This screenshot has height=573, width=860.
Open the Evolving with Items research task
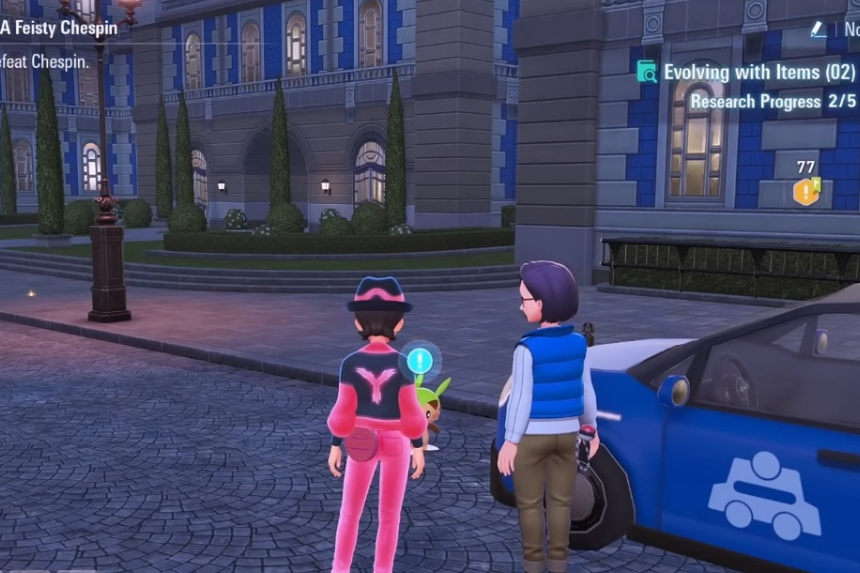[x=760, y=72]
